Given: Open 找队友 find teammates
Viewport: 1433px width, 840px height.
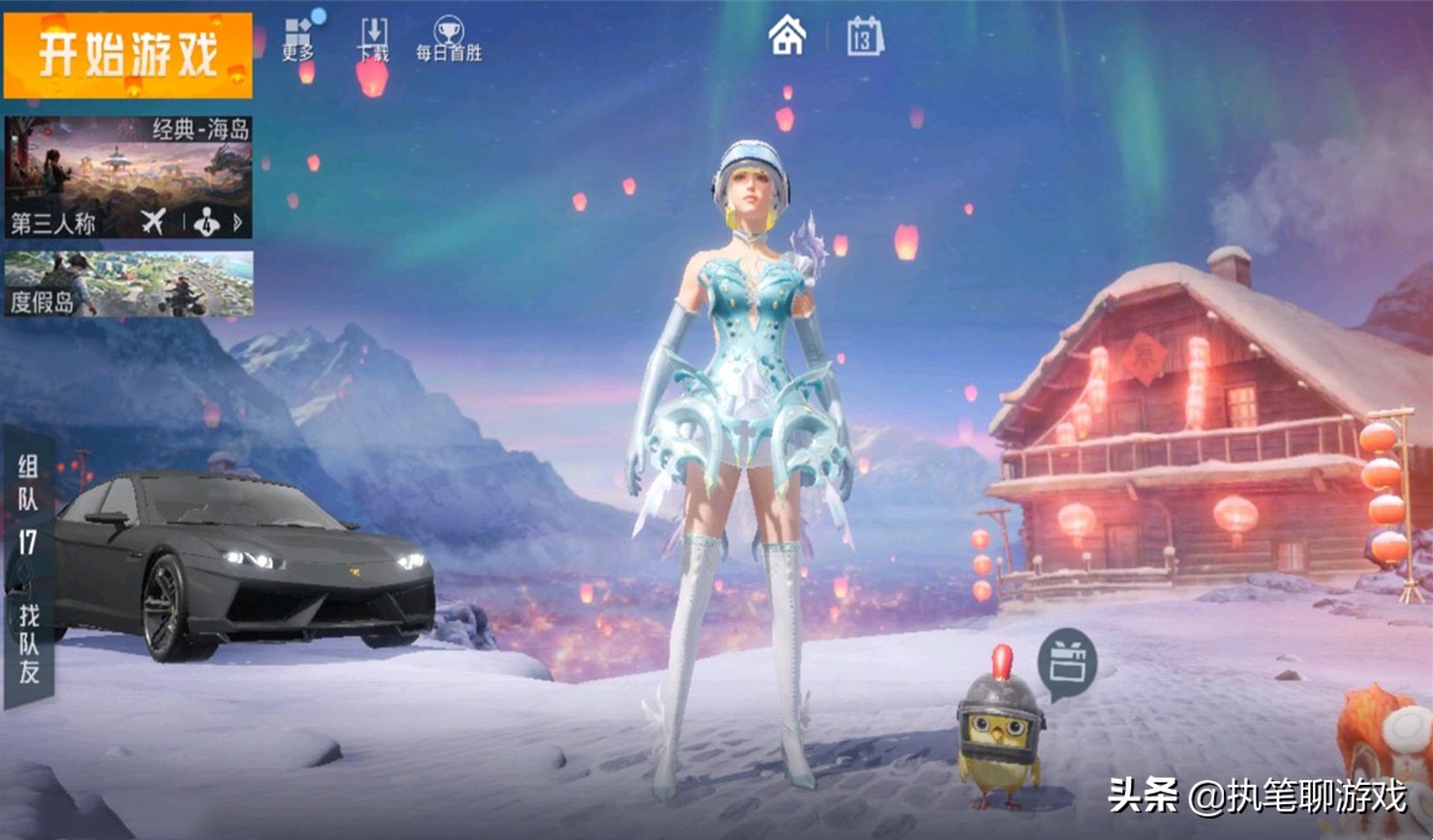Looking at the screenshot, I should (29, 643).
